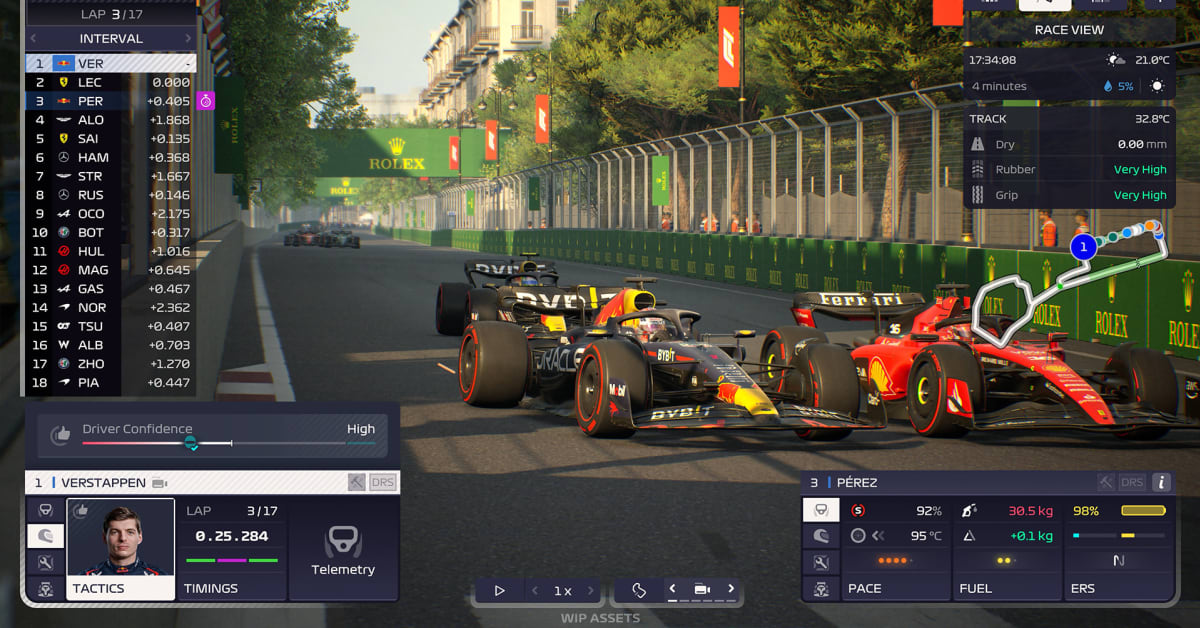Viewport: 1200px width, 628px height.
Task: Lower the simulation speed below 1x
Action: (x=534, y=590)
